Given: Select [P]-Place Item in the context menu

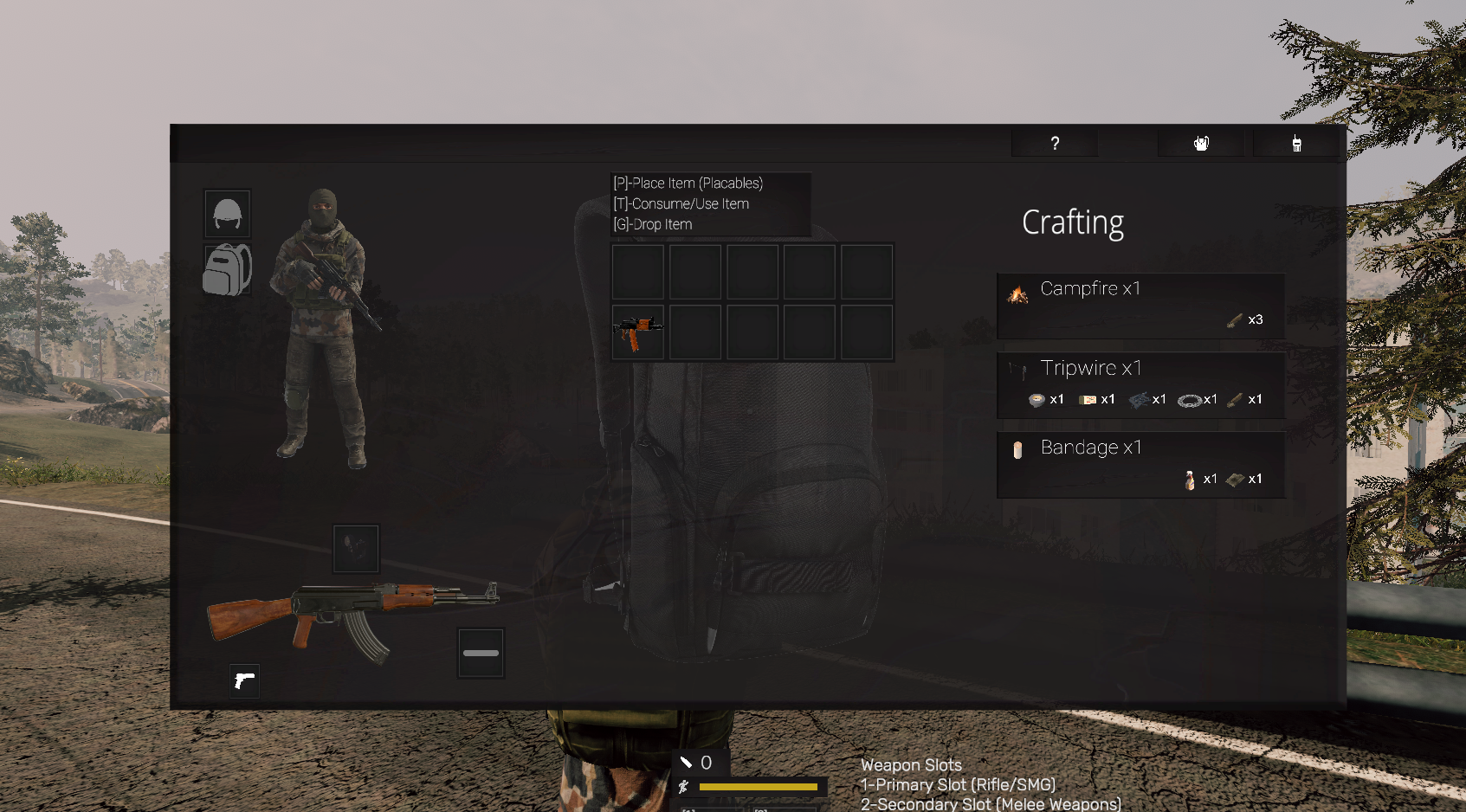Looking at the screenshot, I should pos(688,183).
